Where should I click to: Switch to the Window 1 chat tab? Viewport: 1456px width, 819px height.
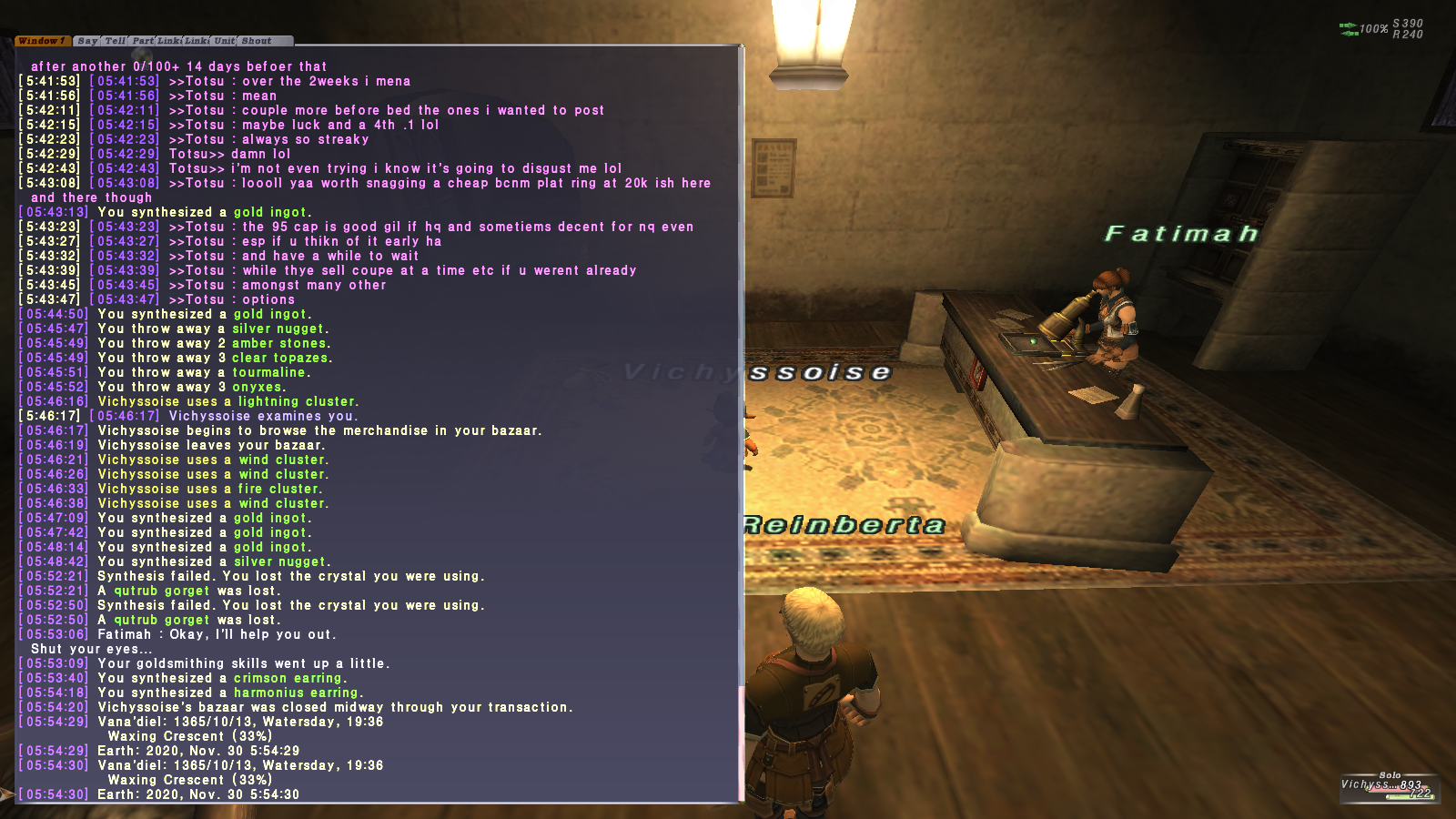coord(42,41)
